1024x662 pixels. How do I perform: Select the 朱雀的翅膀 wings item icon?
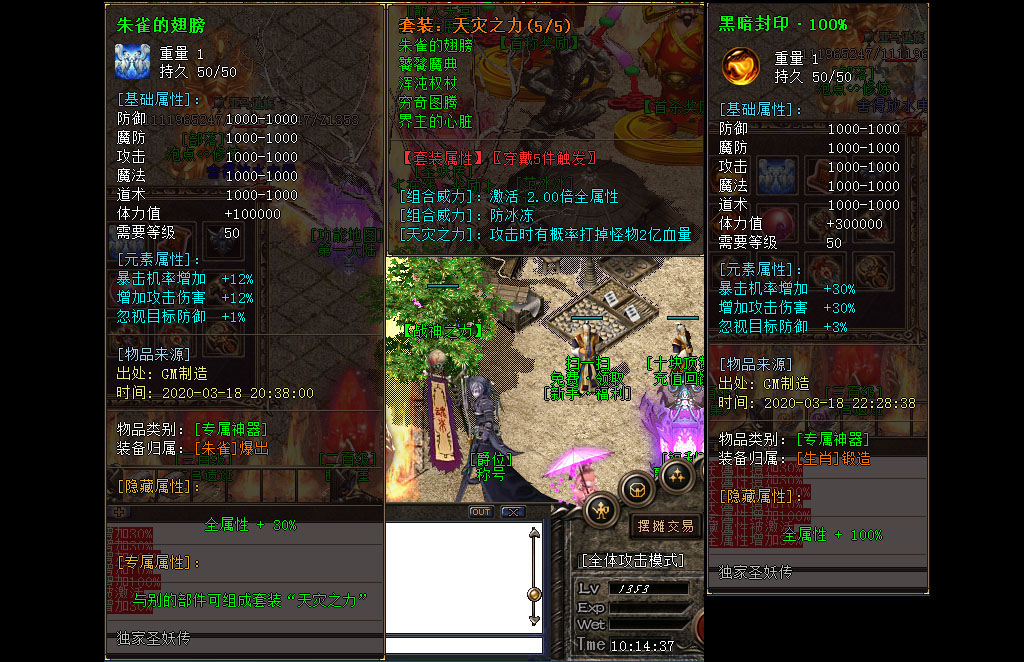pos(133,62)
